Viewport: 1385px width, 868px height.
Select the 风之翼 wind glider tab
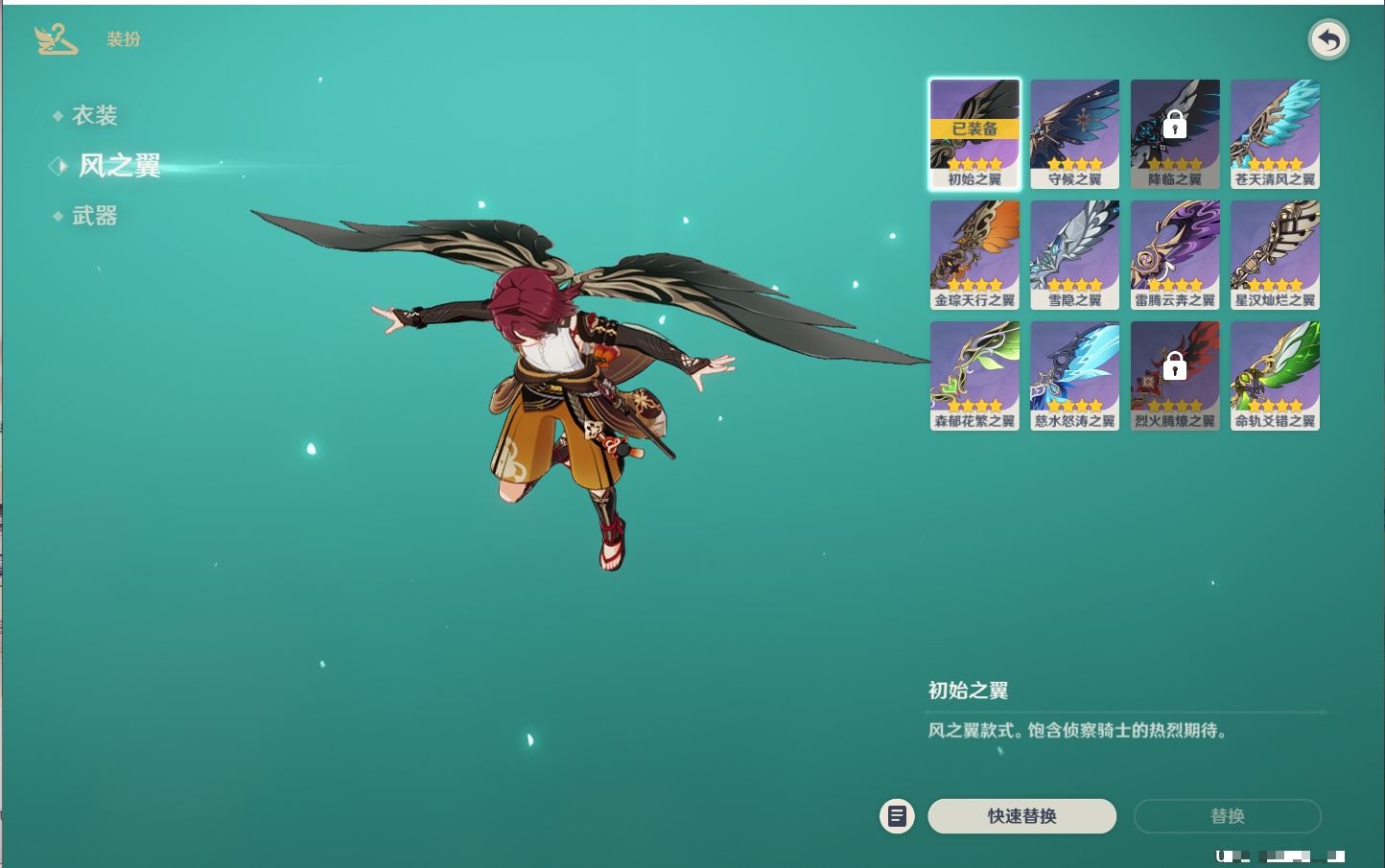coord(118,166)
